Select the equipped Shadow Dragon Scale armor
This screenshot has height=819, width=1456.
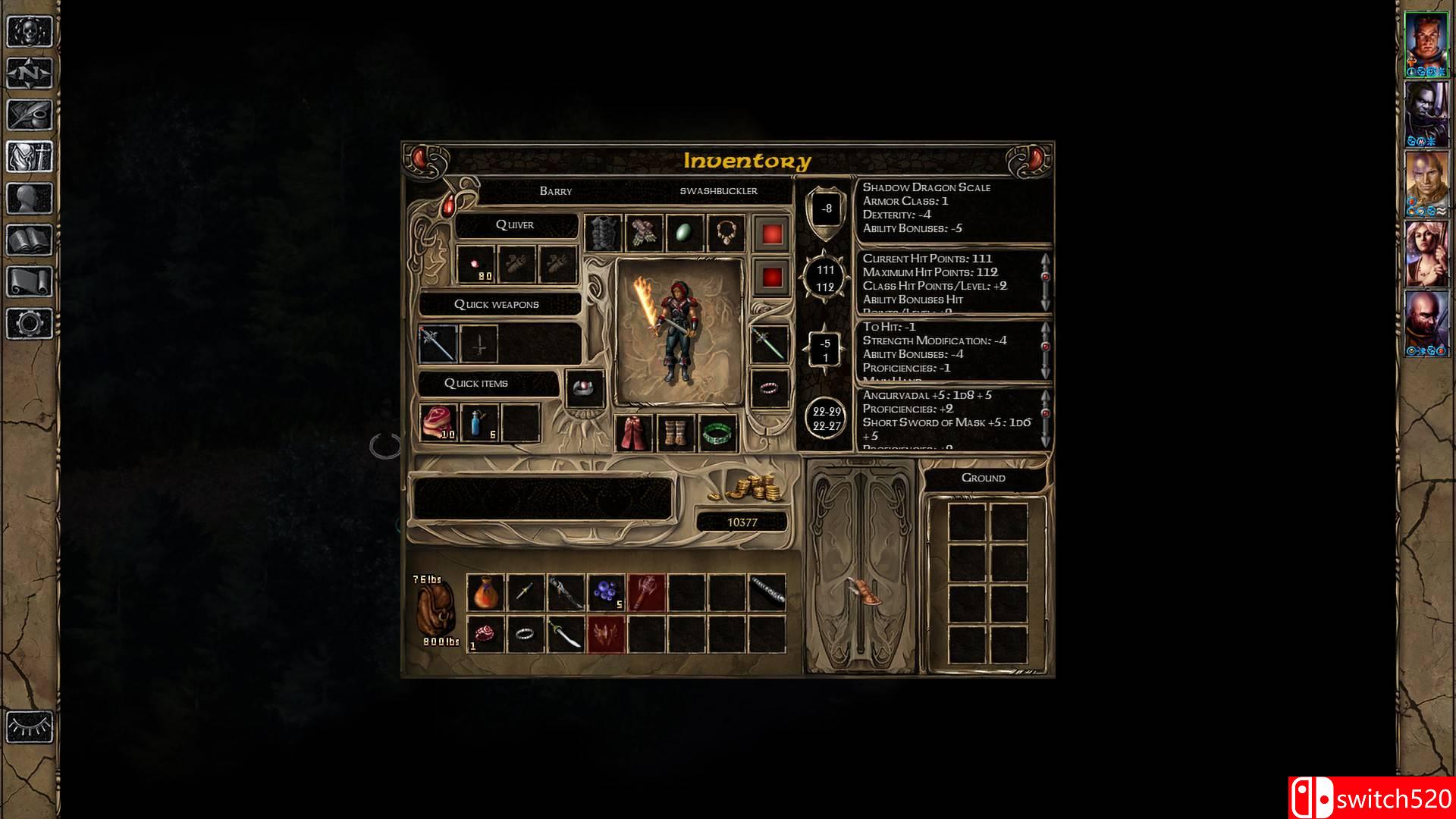[603, 233]
